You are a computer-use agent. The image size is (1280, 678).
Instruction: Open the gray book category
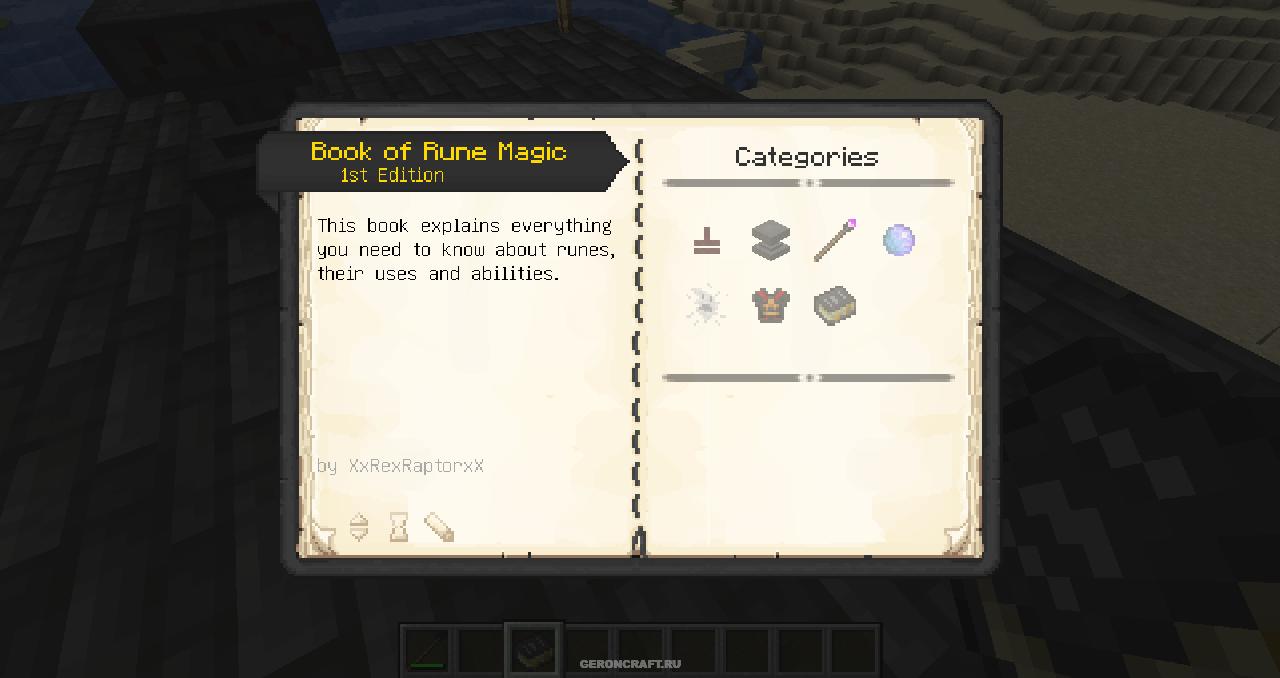click(x=834, y=305)
